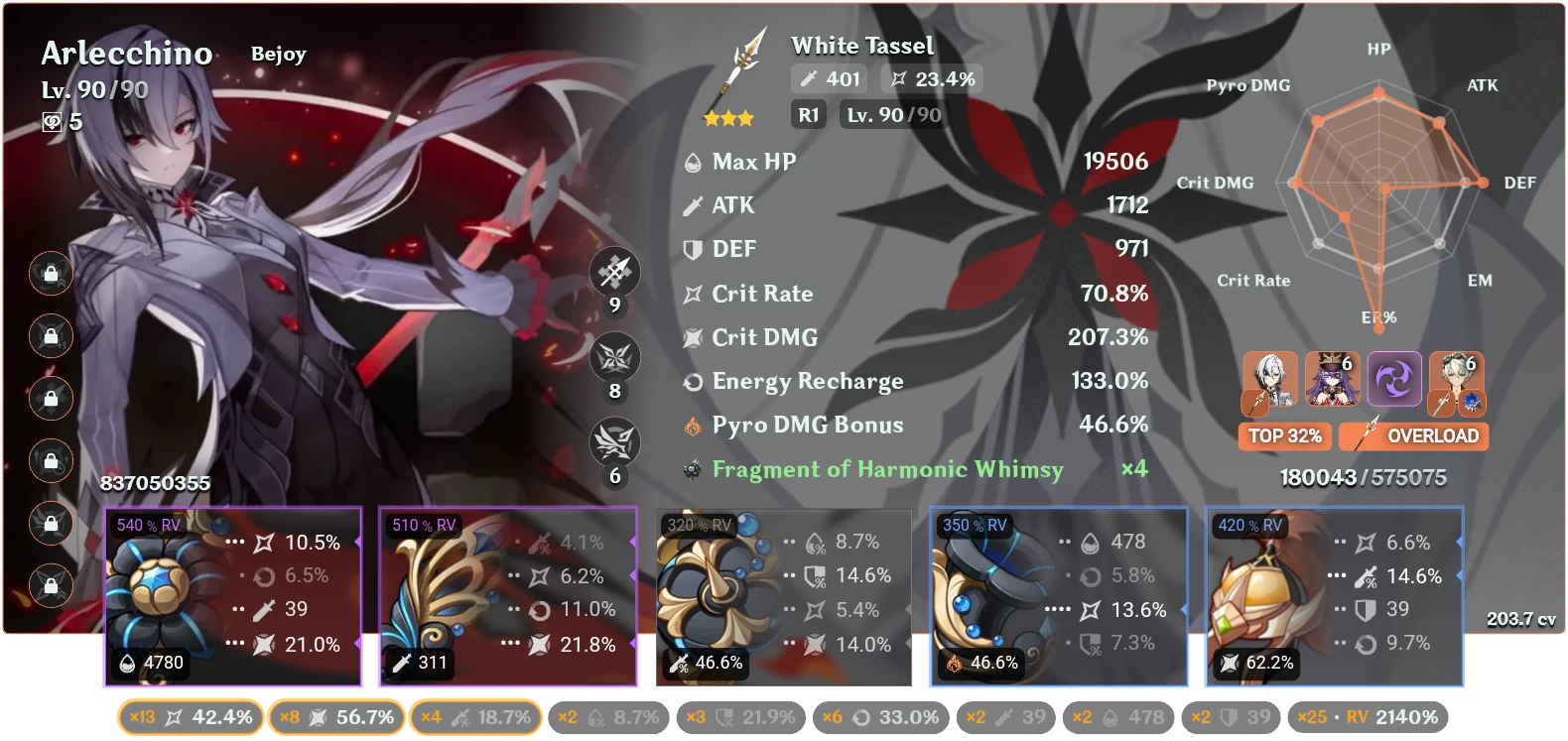Open the Electro element icon in the team row
Viewport: 1568px width, 741px height.
click(x=1394, y=380)
